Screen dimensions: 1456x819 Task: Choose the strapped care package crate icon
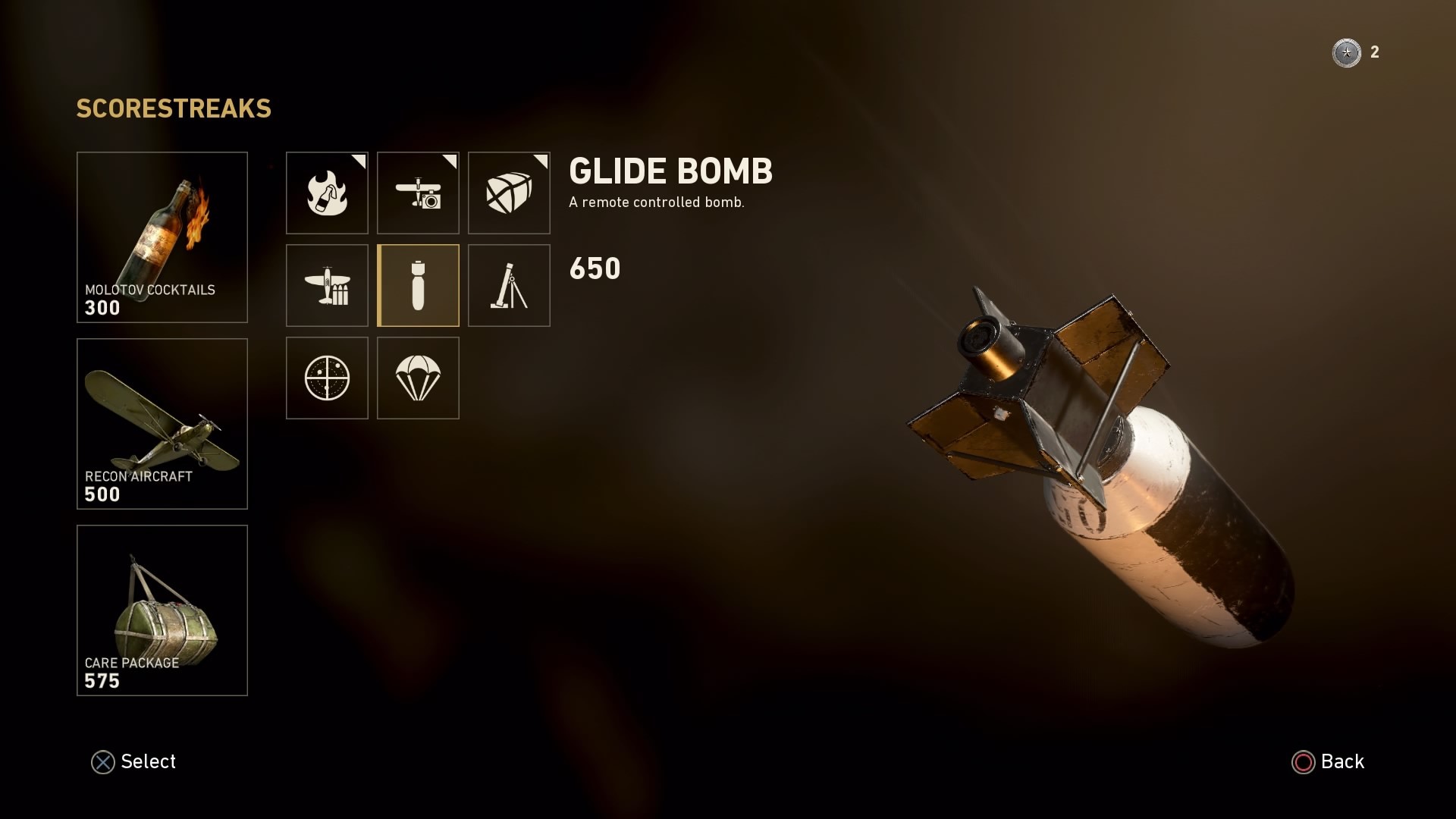click(509, 193)
